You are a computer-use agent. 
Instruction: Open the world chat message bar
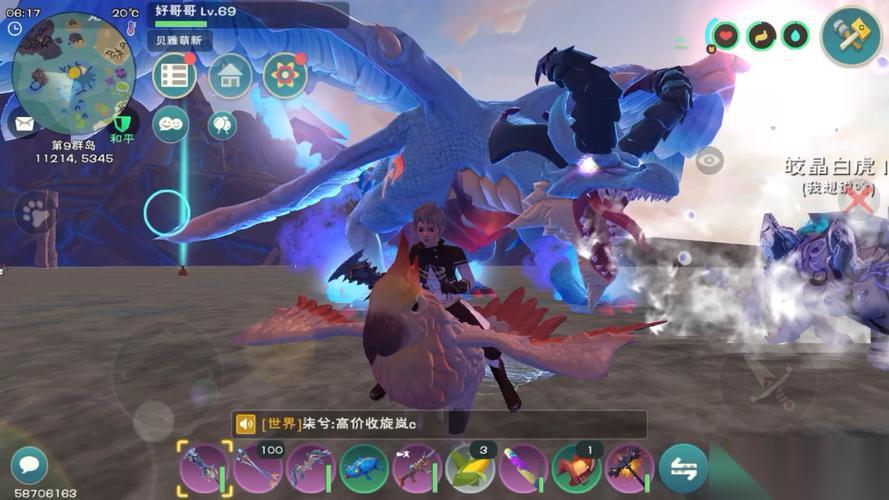(440, 424)
